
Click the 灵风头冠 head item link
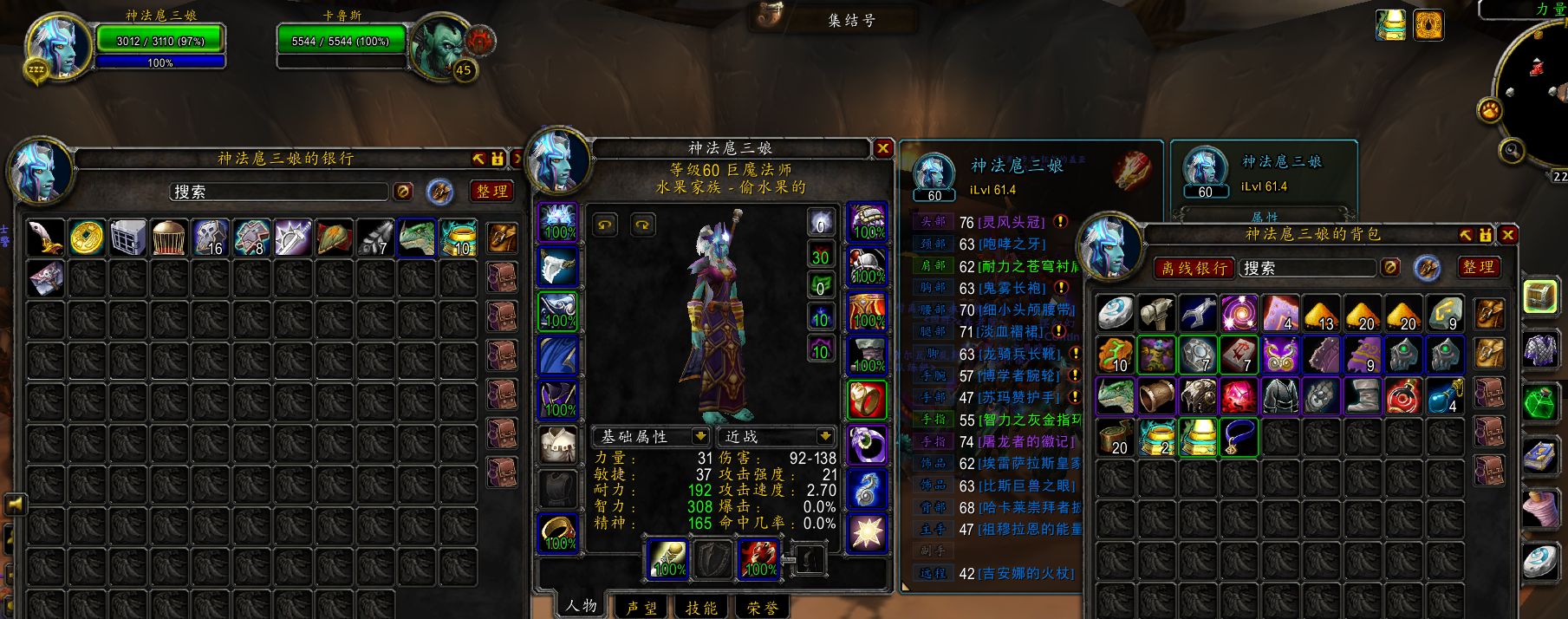[1012, 223]
